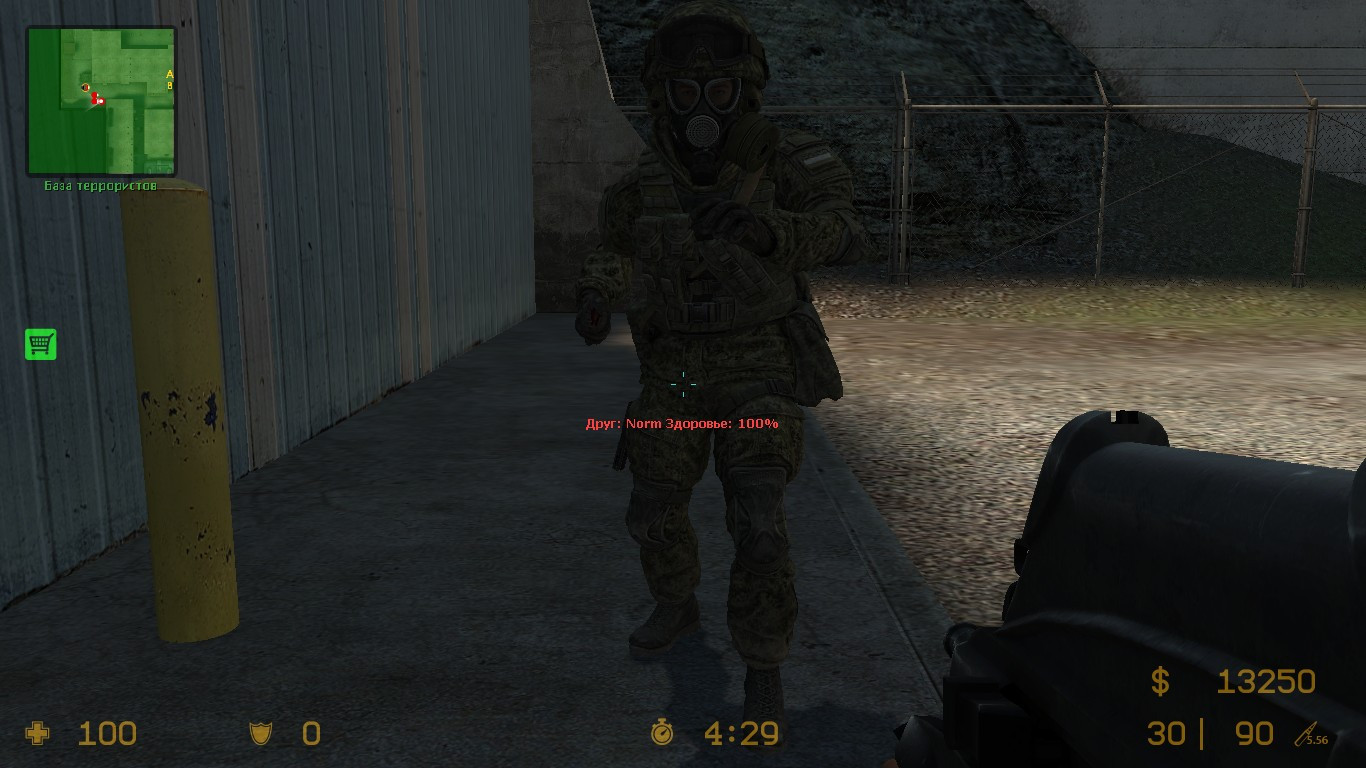Click bombsite marker B on the radar

(x=170, y=86)
